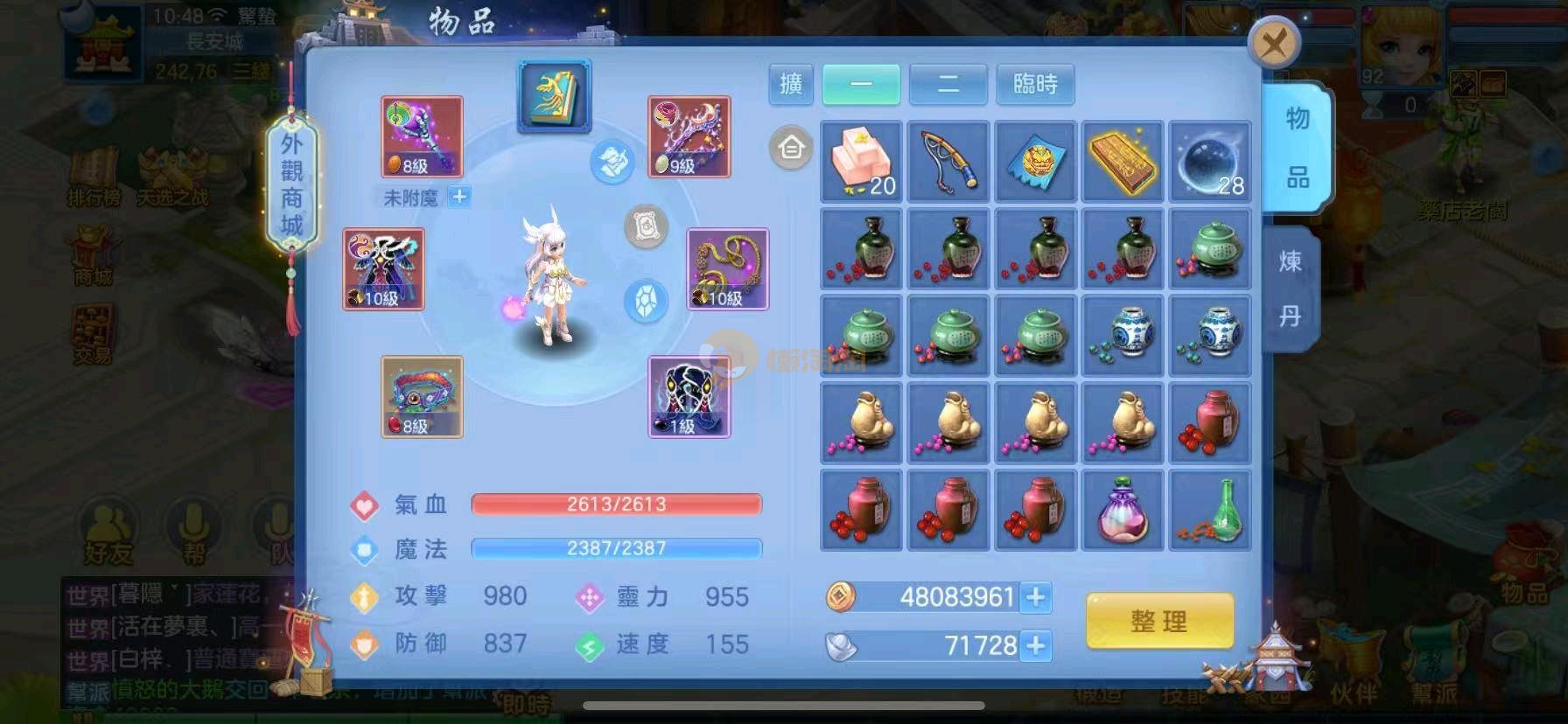Select the purple perfume bottle item
Viewport: 1568px width, 724px height.
coord(1123,511)
